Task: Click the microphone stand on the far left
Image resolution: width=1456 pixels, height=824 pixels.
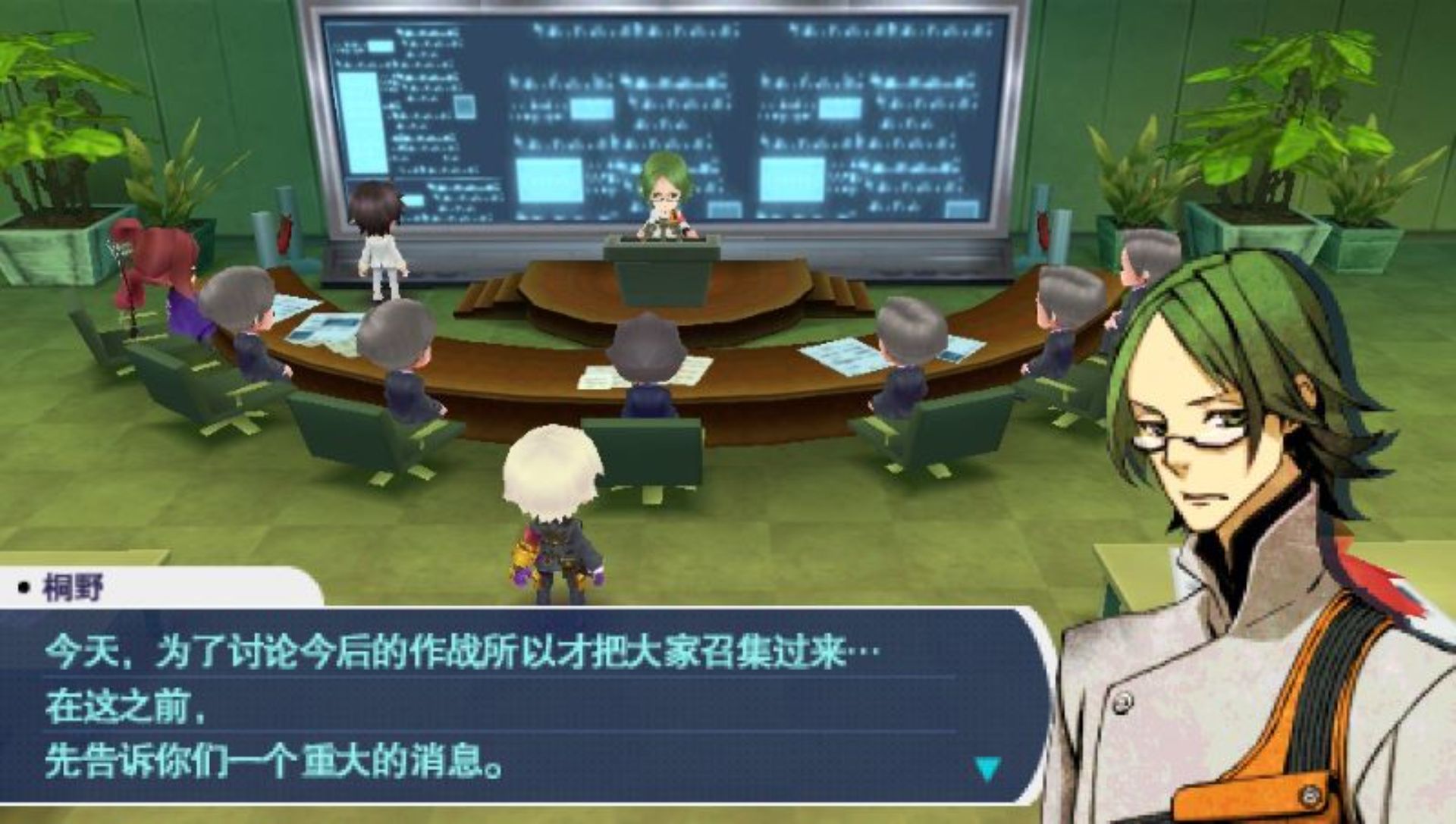Action: 129,273
